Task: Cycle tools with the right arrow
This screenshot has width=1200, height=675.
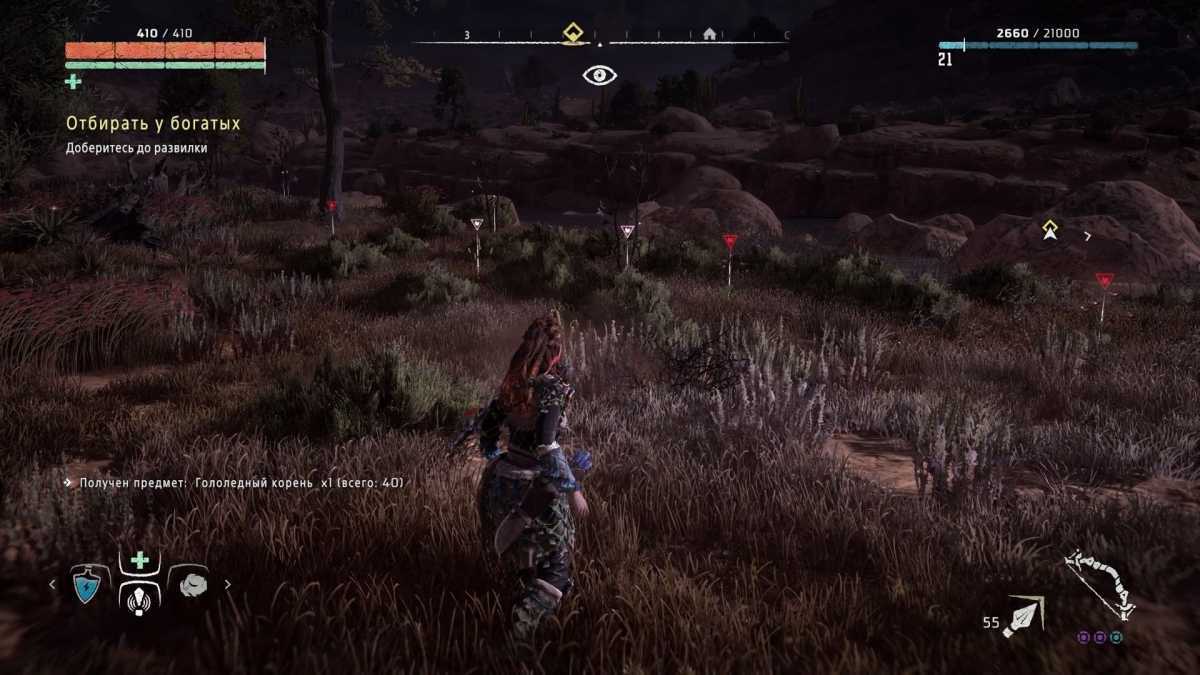Action: tap(228, 585)
